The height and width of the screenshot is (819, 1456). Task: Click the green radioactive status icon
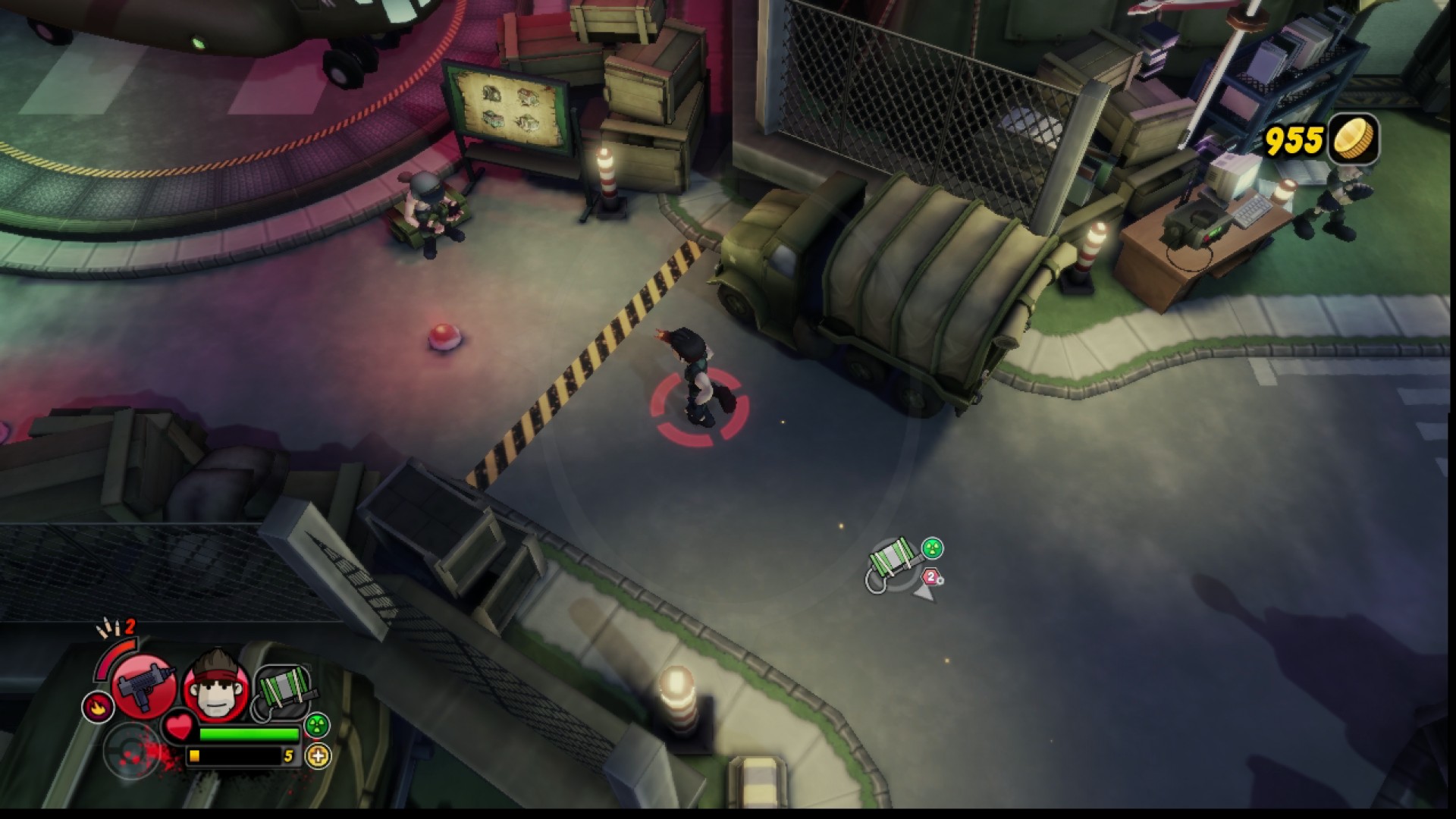click(x=316, y=725)
